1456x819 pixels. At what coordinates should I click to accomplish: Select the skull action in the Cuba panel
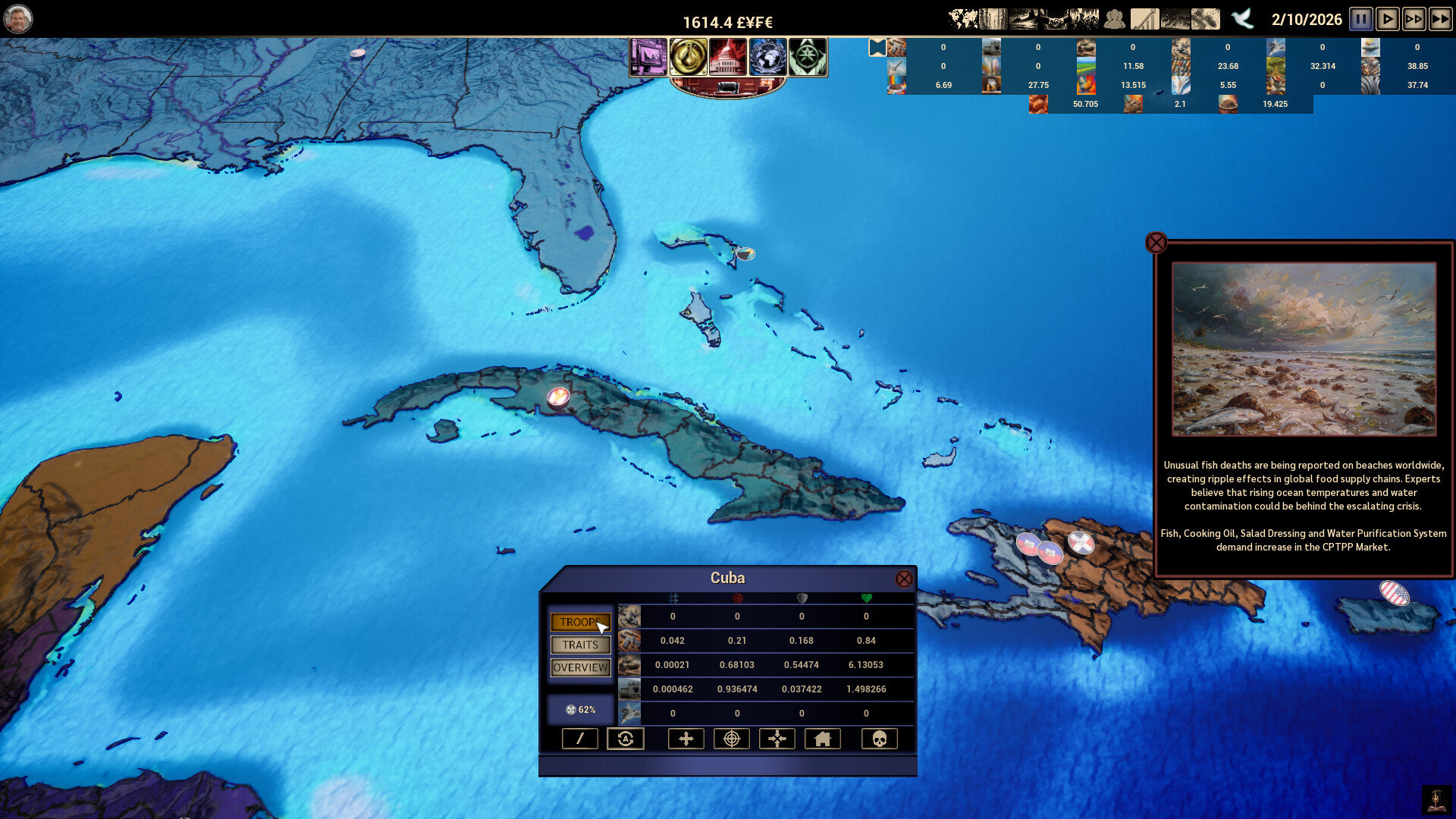point(879,738)
